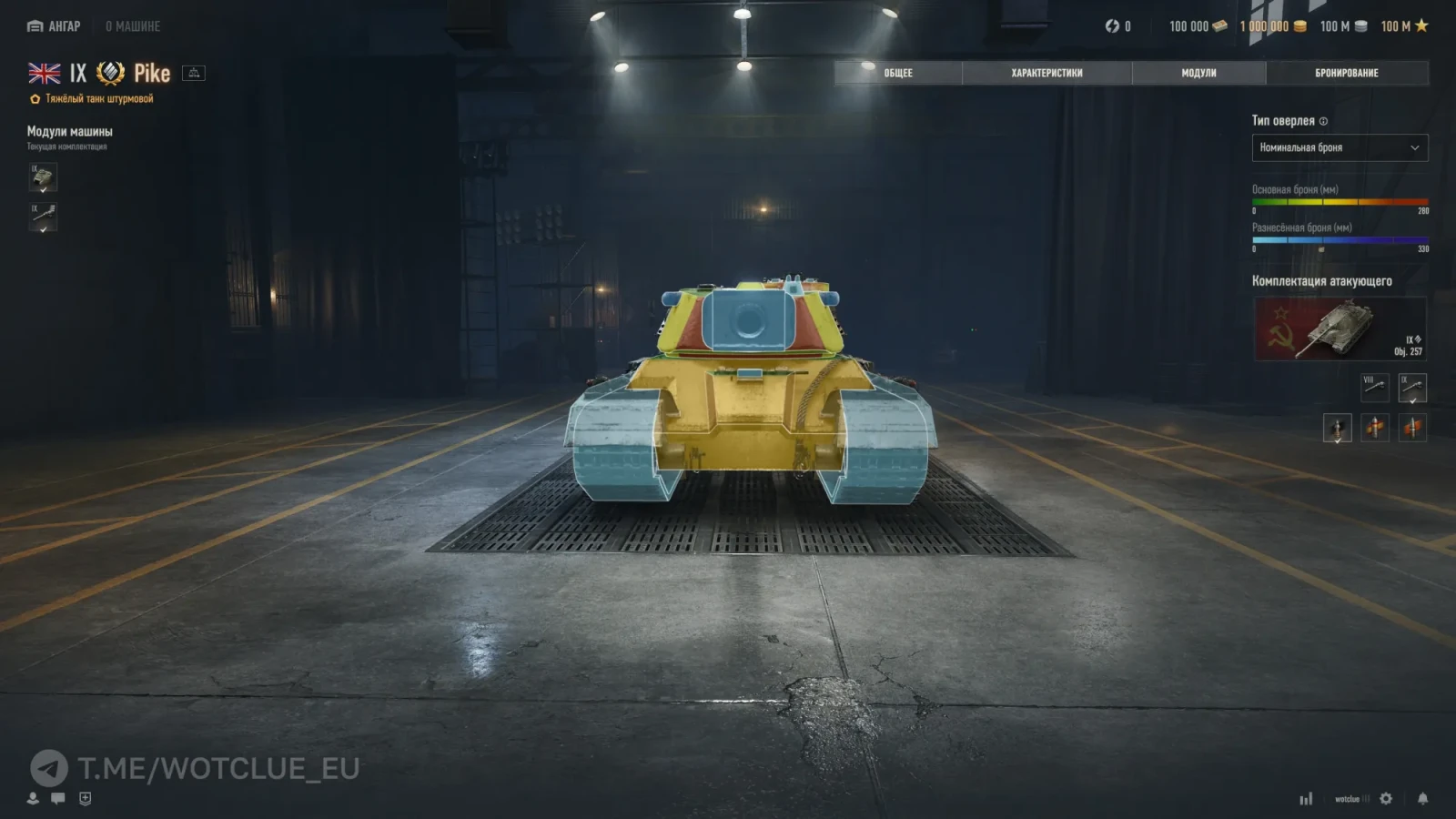Choose the rightmost HE shell icon
The width and height of the screenshot is (1456, 819).
pyautogui.click(x=1412, y=428)
